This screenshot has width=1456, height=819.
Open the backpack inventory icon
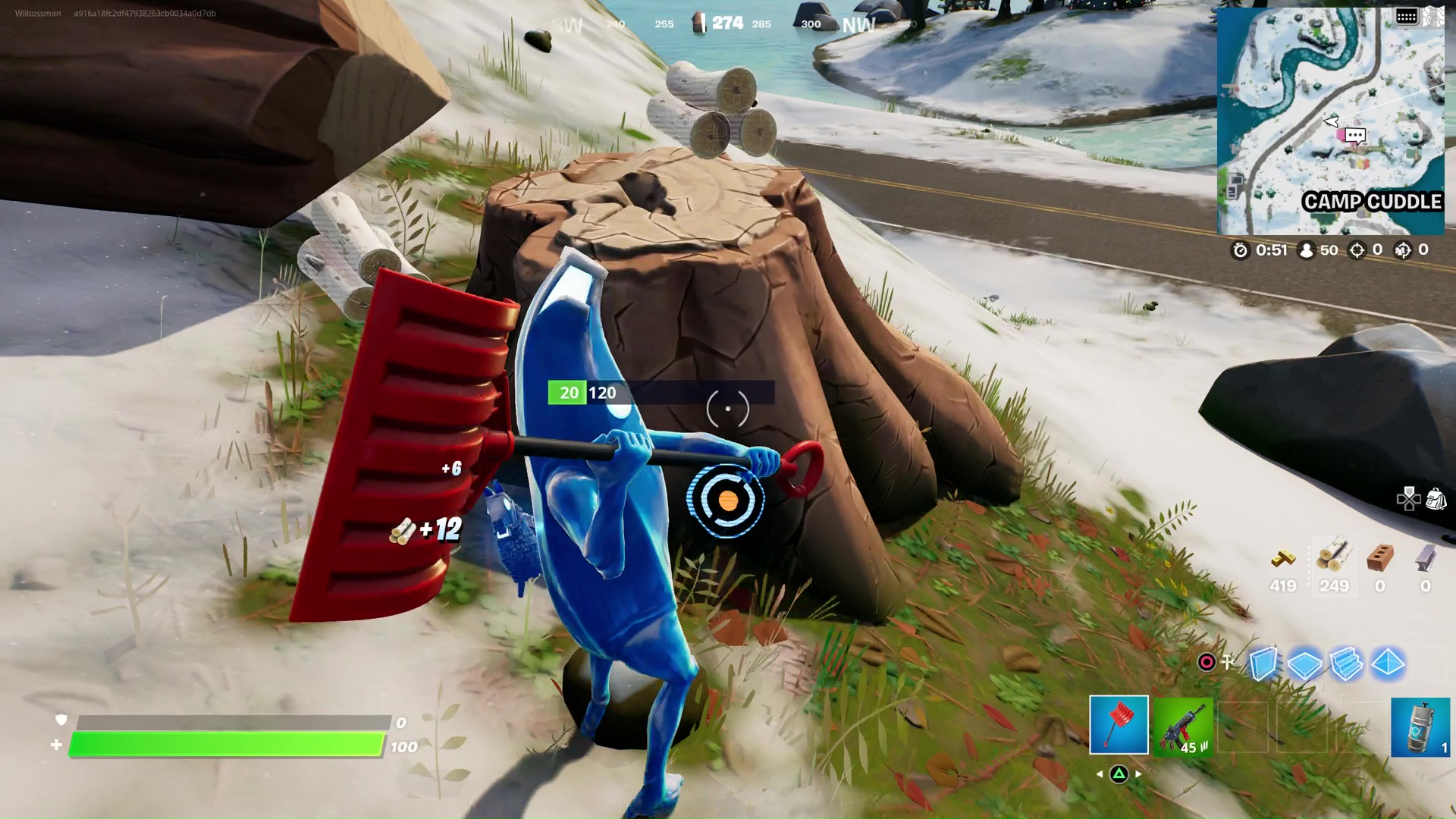(1437, 499)
